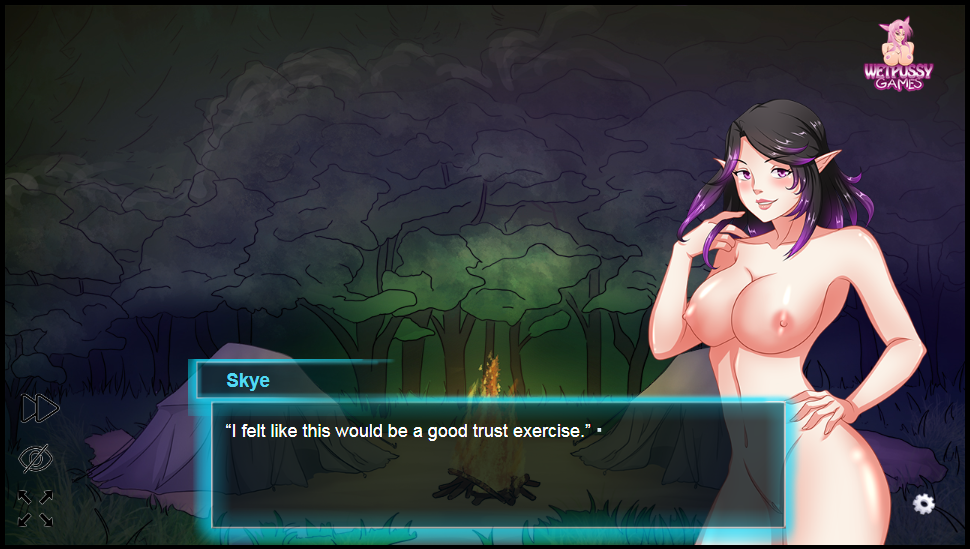Activate the fast-forward skip arrows
Image resolution: width=970 pixels, height=549 pixels.
coord(40,408)
